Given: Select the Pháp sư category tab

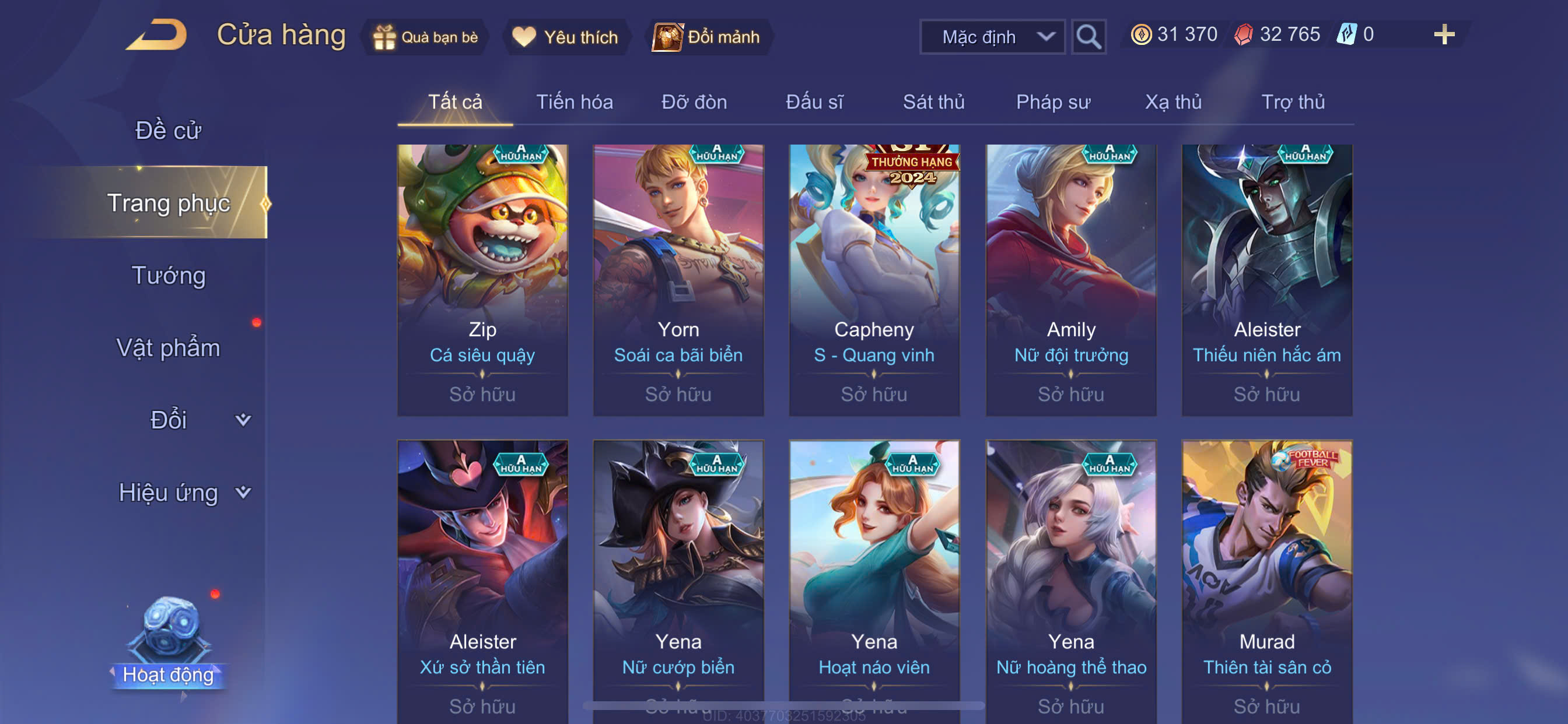Looking at the screenshot, I should pyautogui.click(x=1053, y=102).
